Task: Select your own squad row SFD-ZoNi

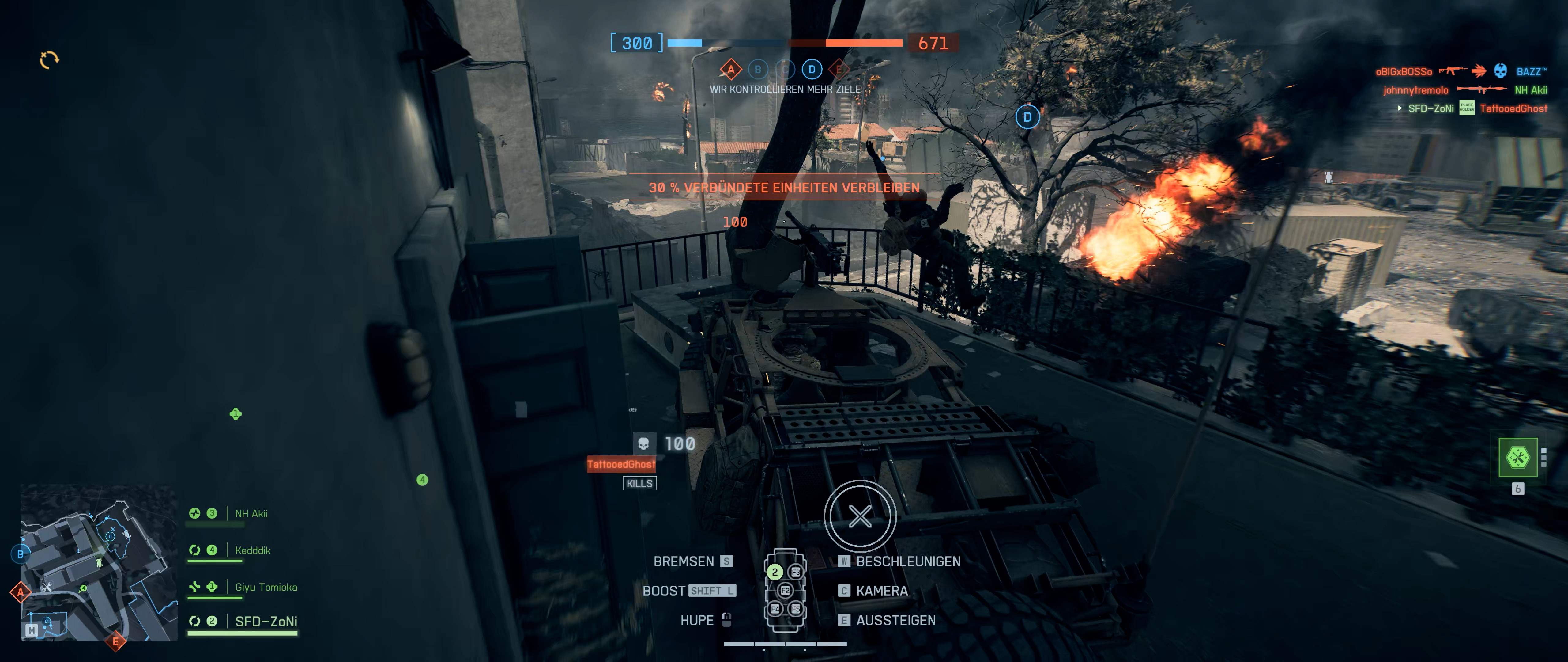Action: coord(266,621)
